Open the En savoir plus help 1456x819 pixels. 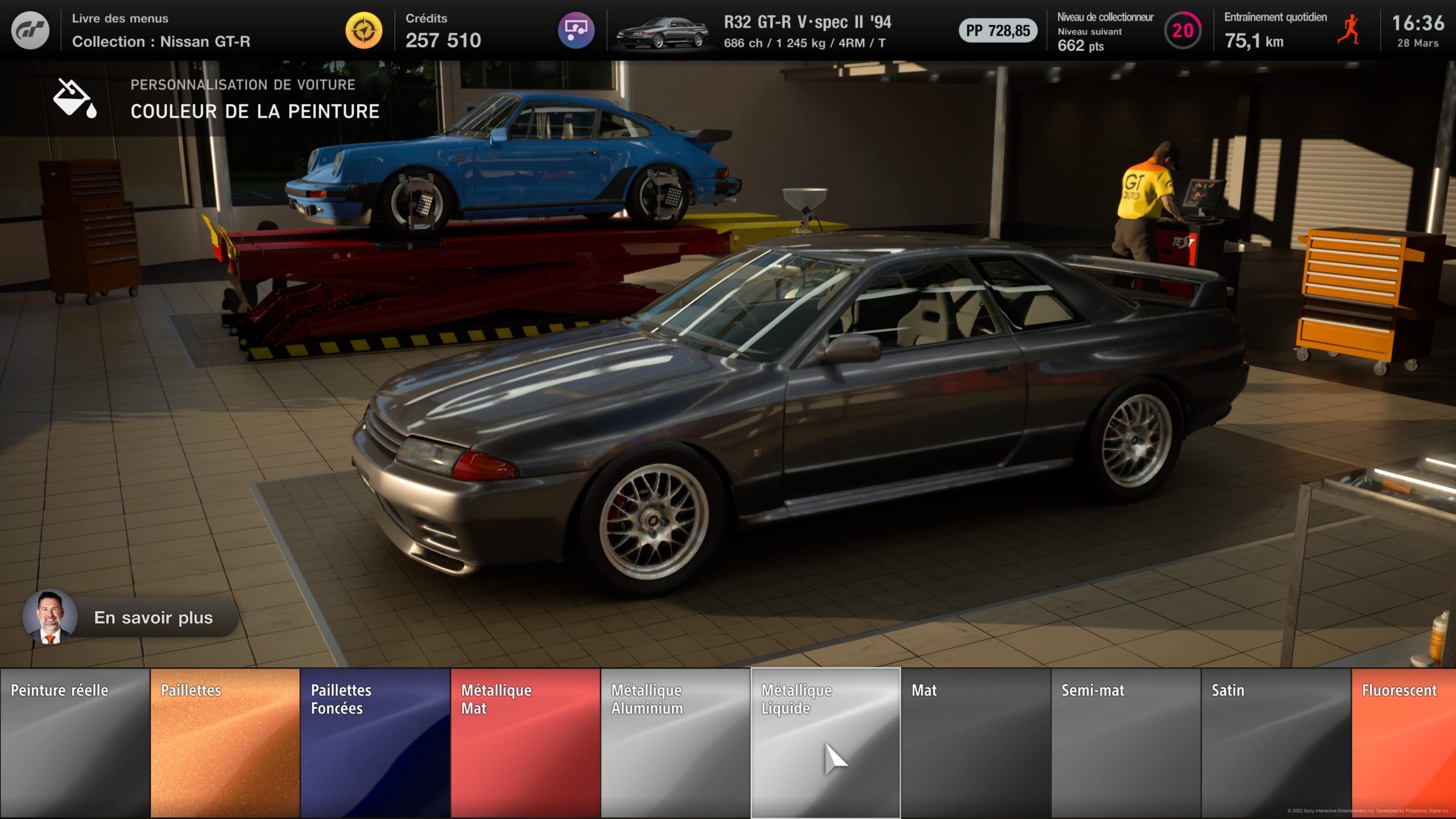click(131, 618)
